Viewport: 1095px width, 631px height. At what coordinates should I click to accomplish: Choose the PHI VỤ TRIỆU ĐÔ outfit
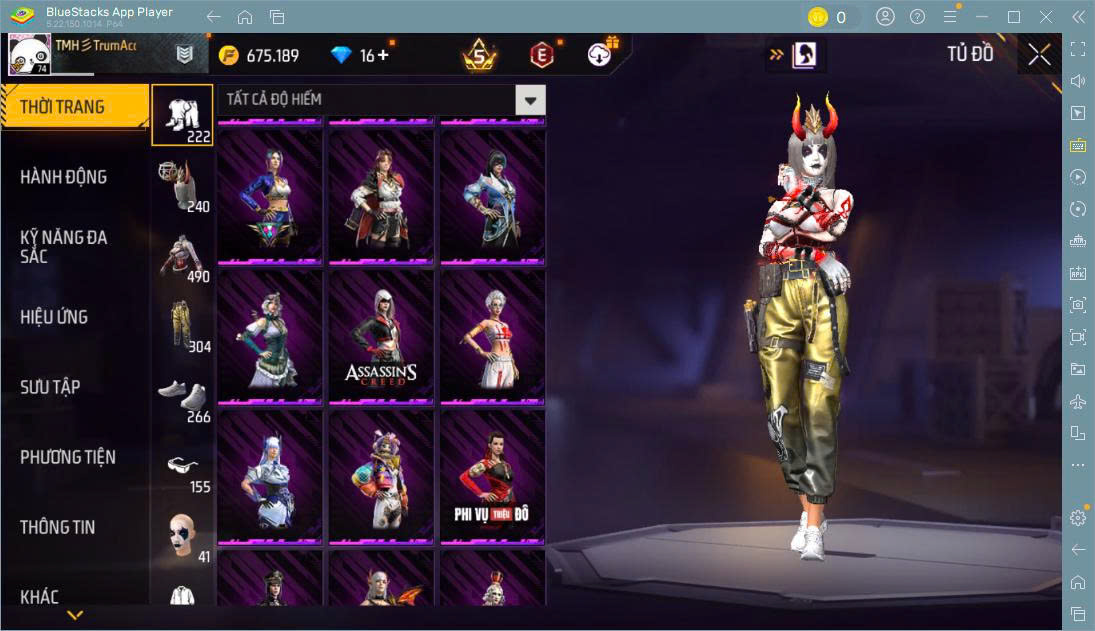(492, 475)
